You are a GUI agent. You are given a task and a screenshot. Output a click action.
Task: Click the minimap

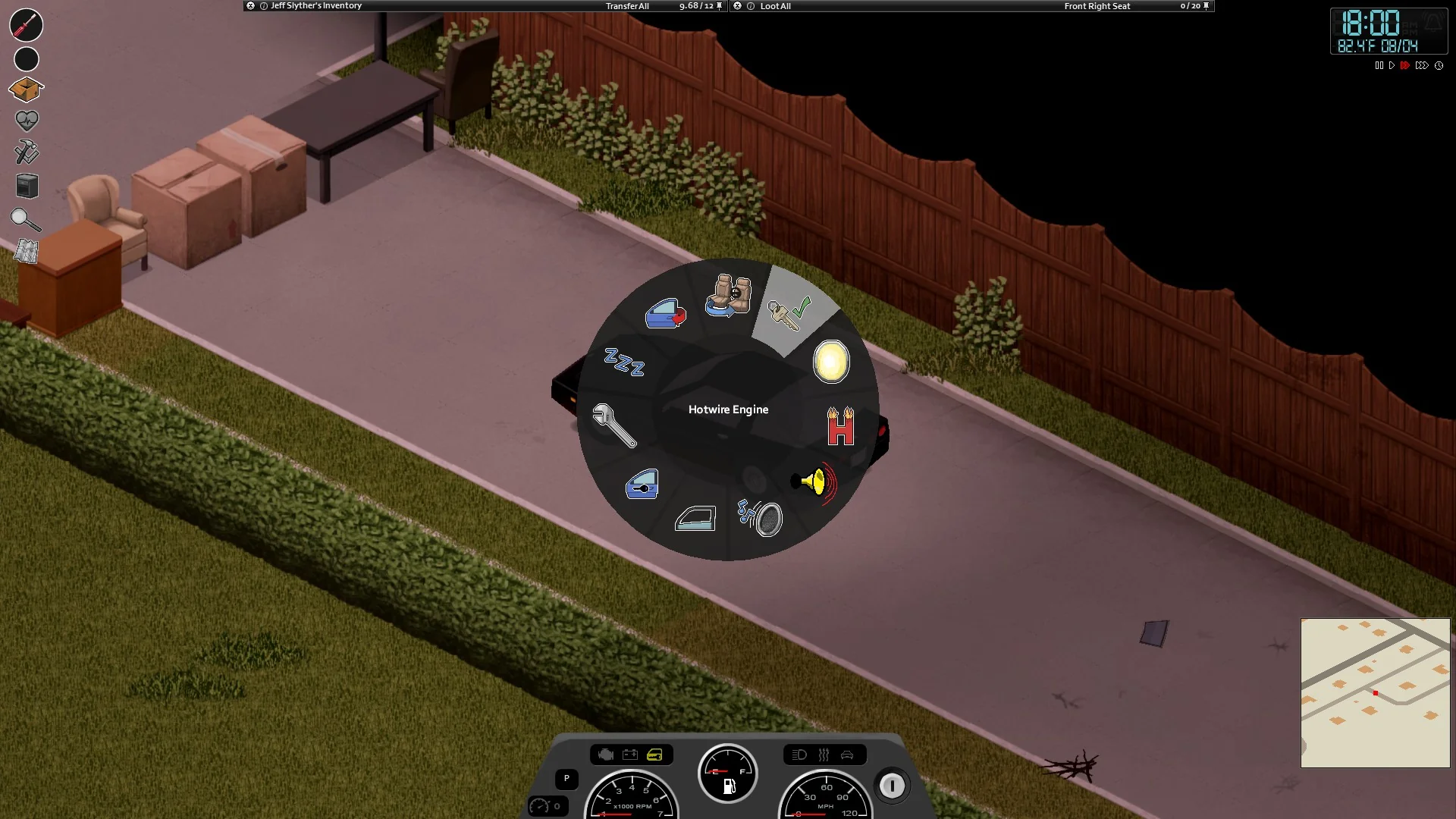tap(1375, 692)
